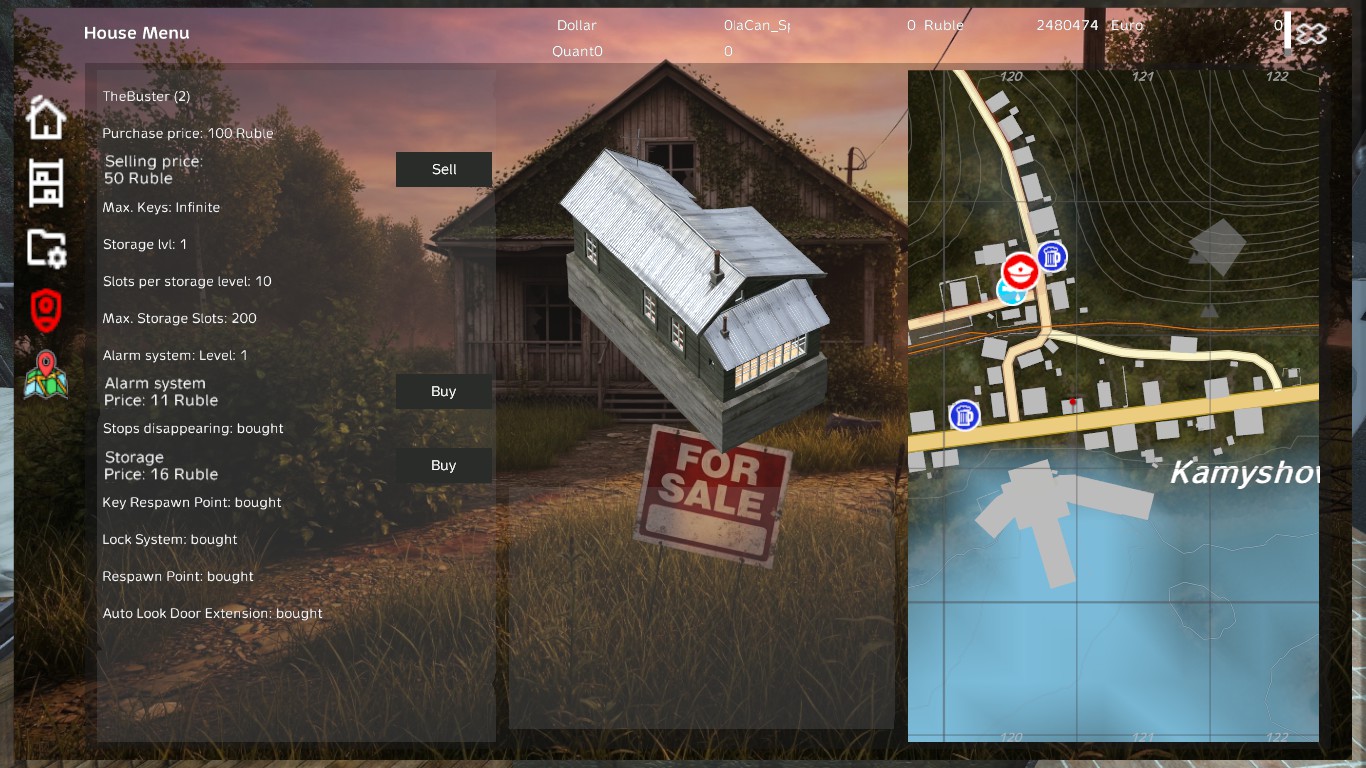Viewport: 1366px width, 768px height.
Task: Buy Storage for 16 Ruble
Action: click(443, 465)
